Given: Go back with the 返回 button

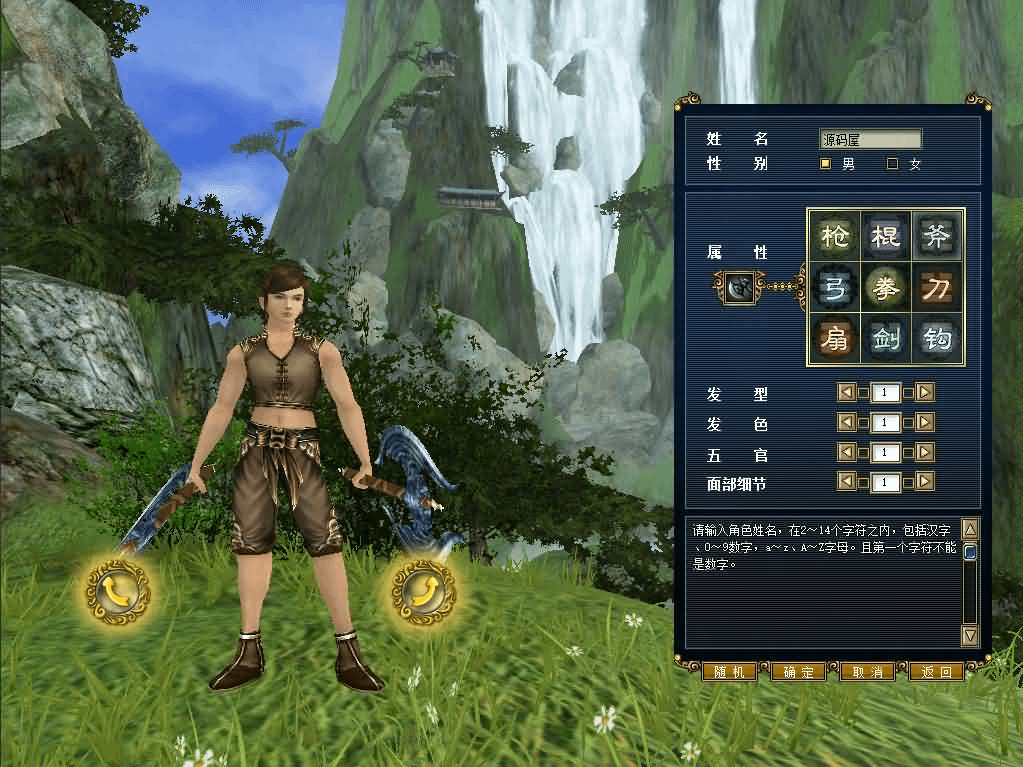Looking at the screenshot, I should [x=936, y=672].
